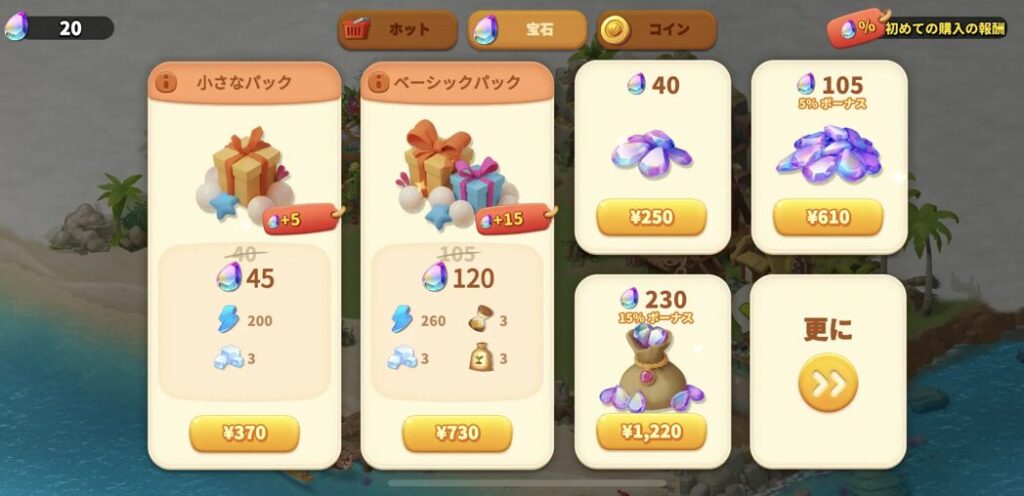This screenshot has height=496, width=1024.
Task: Buy 105 gems for ¥610
Action: pyautogui.click(x=828, y=217)
